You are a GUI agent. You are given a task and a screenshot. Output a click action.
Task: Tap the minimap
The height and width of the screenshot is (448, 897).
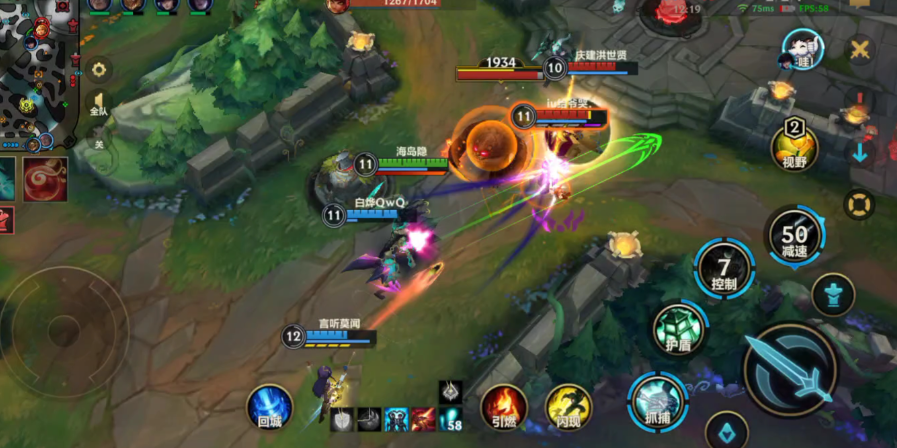38,70
